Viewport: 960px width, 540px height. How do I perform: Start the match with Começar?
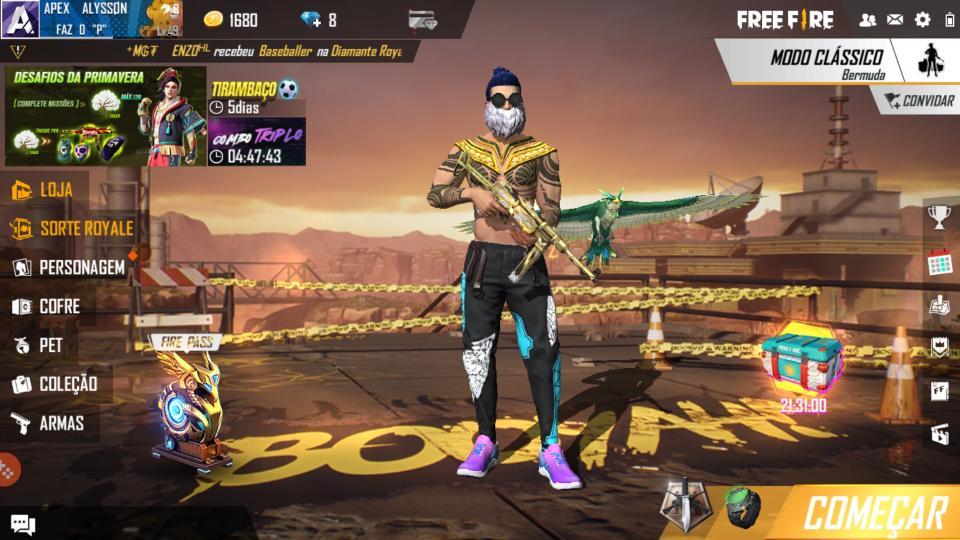(874, 513)
